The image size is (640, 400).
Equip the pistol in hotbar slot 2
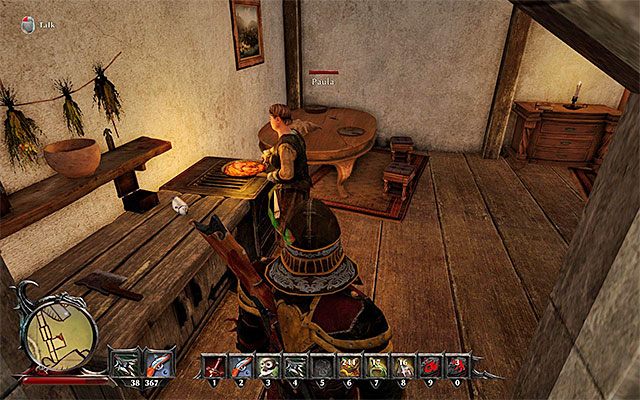coord(240,366)
